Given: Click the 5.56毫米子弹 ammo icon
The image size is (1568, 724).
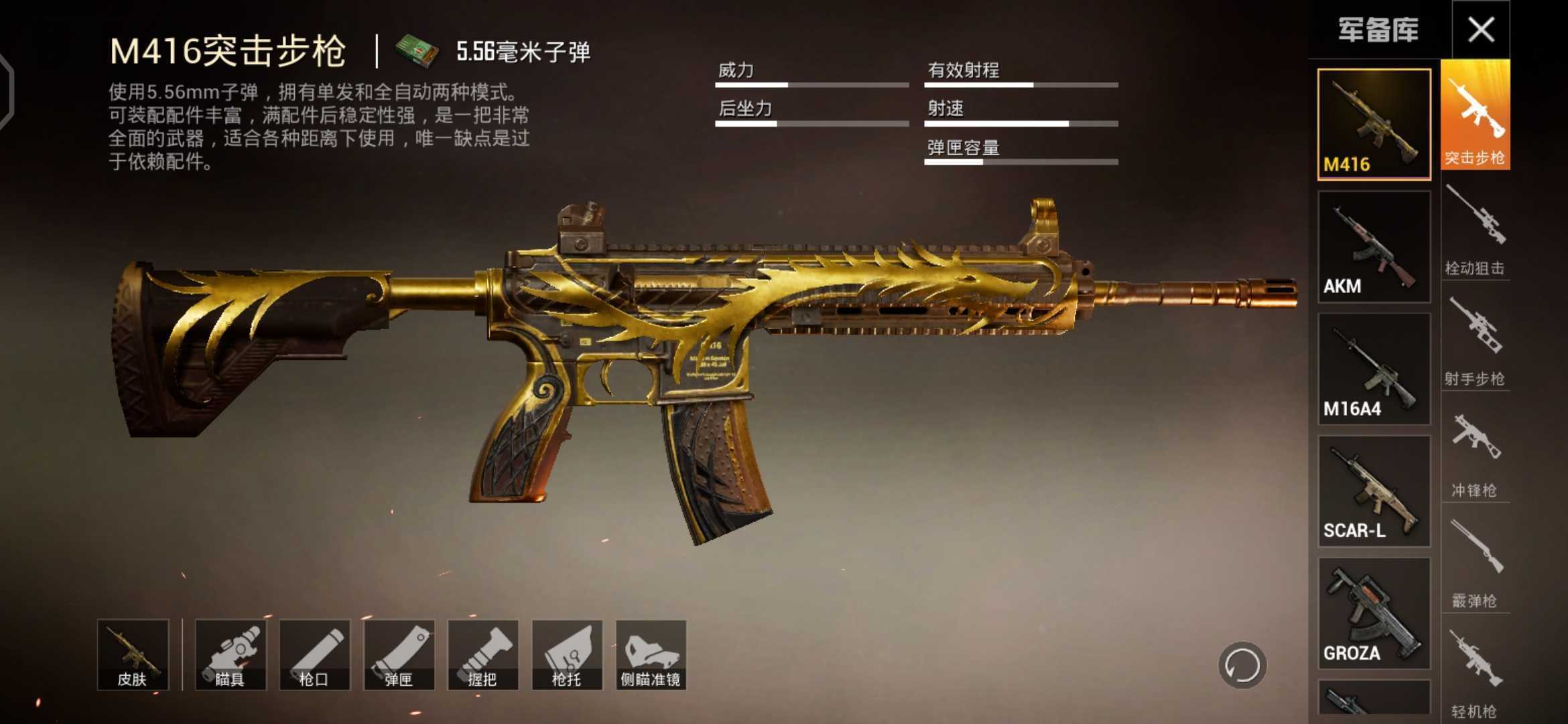Looking at the screenshot, I should tap(415, 50).
